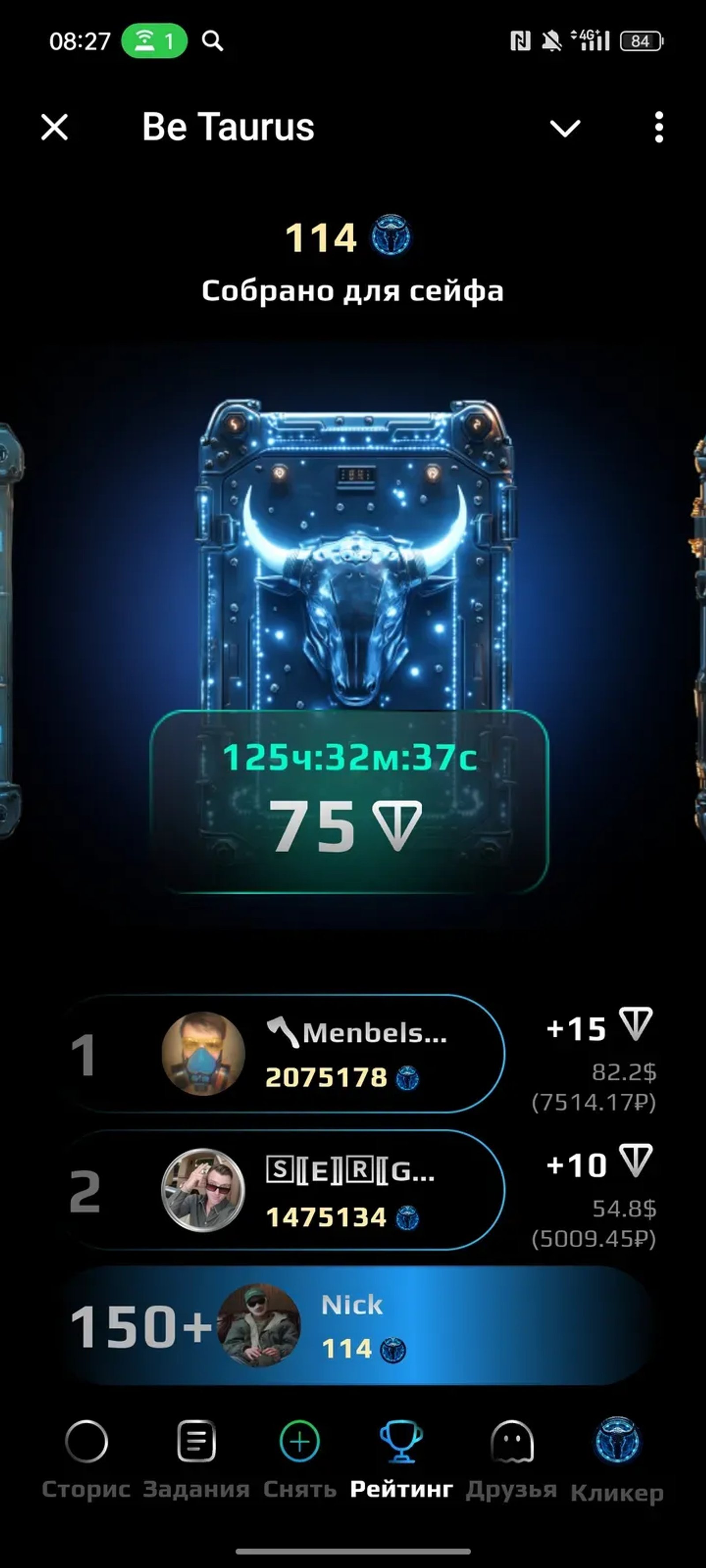
Task: Tap the gold coin icon beside 114
Action: [391, 237]
